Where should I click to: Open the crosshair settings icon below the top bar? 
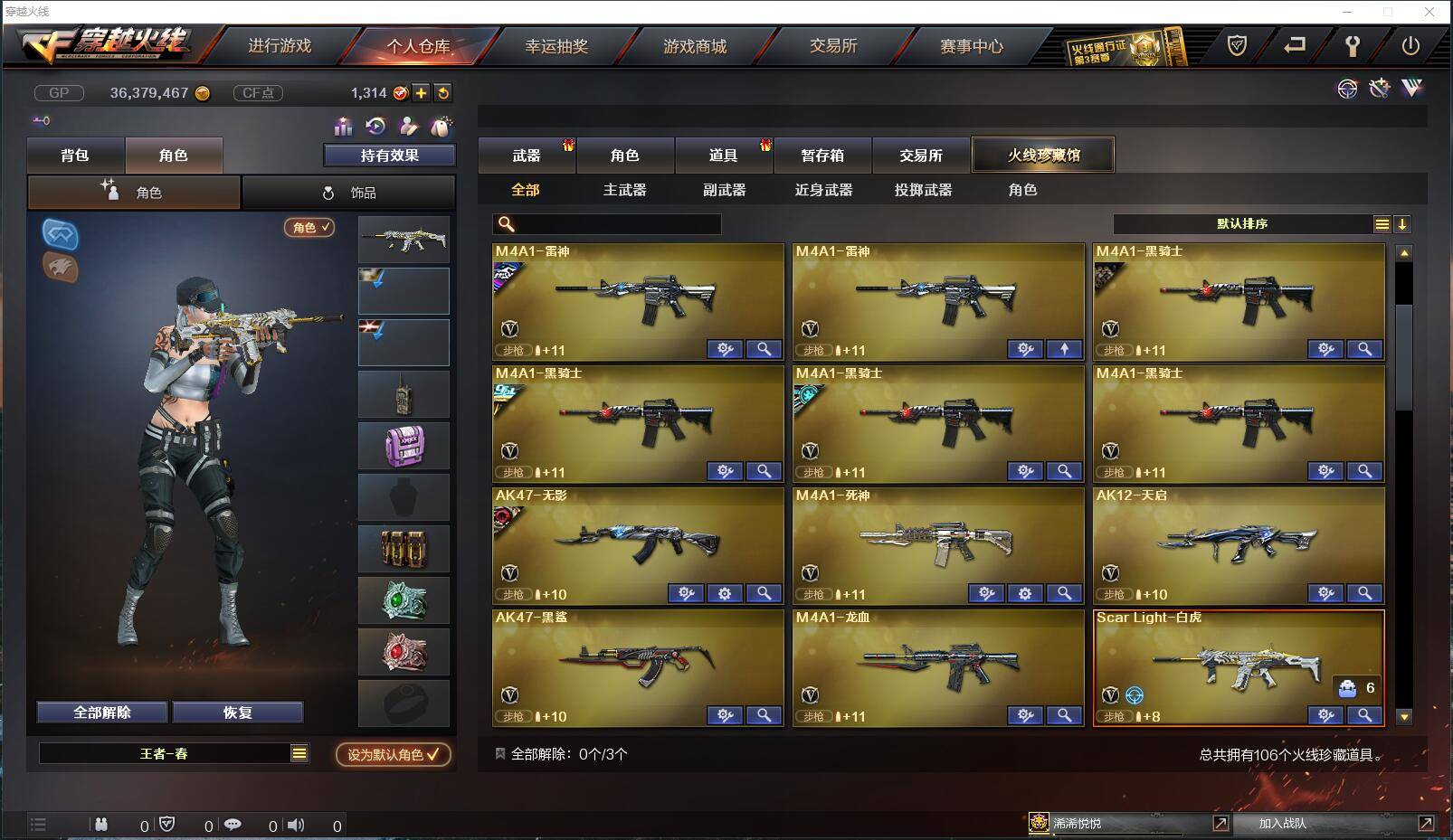click(x=1348, y=90)
